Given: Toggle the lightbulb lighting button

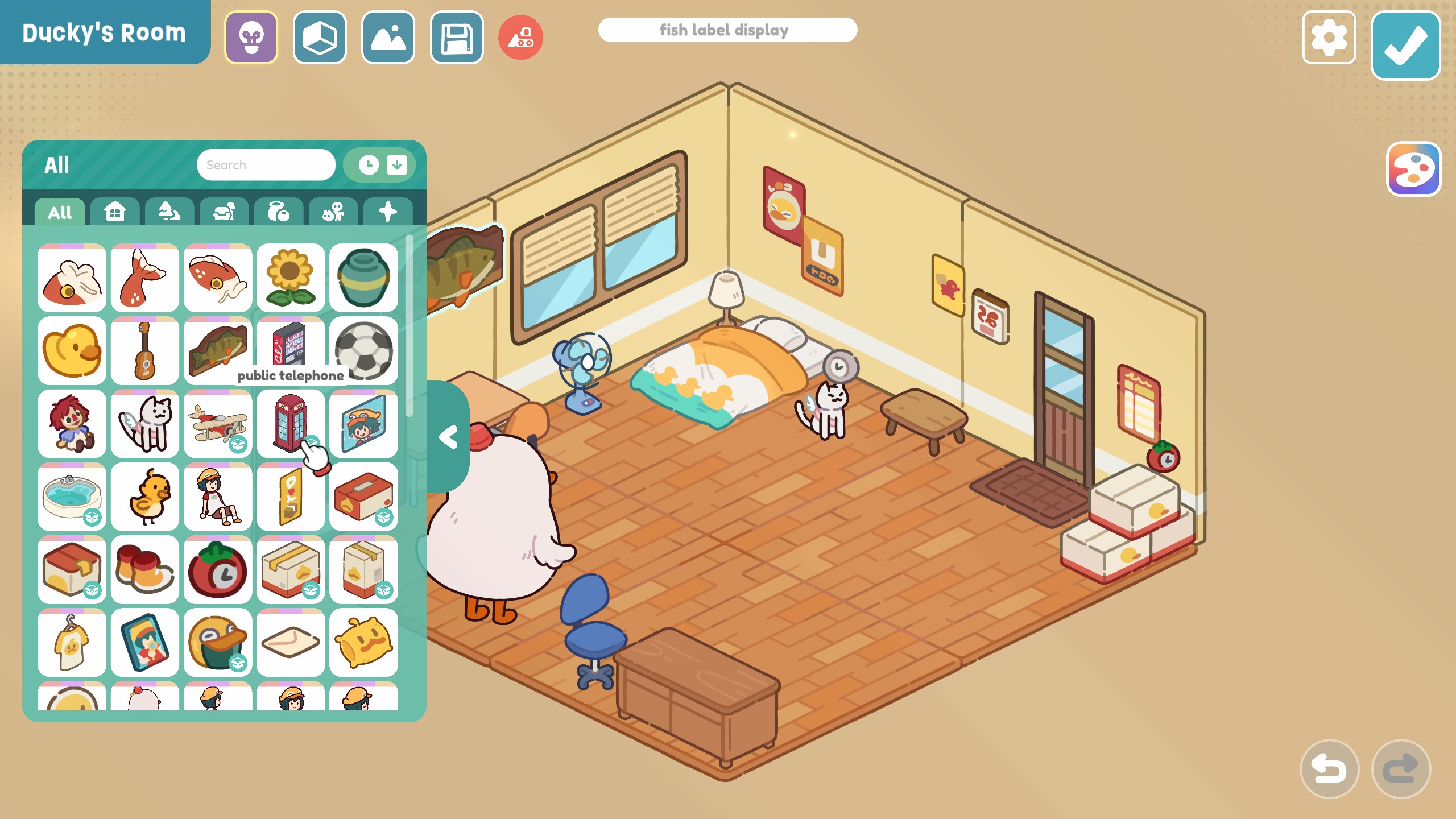Looking at the screenshot, I should [251, 38].
